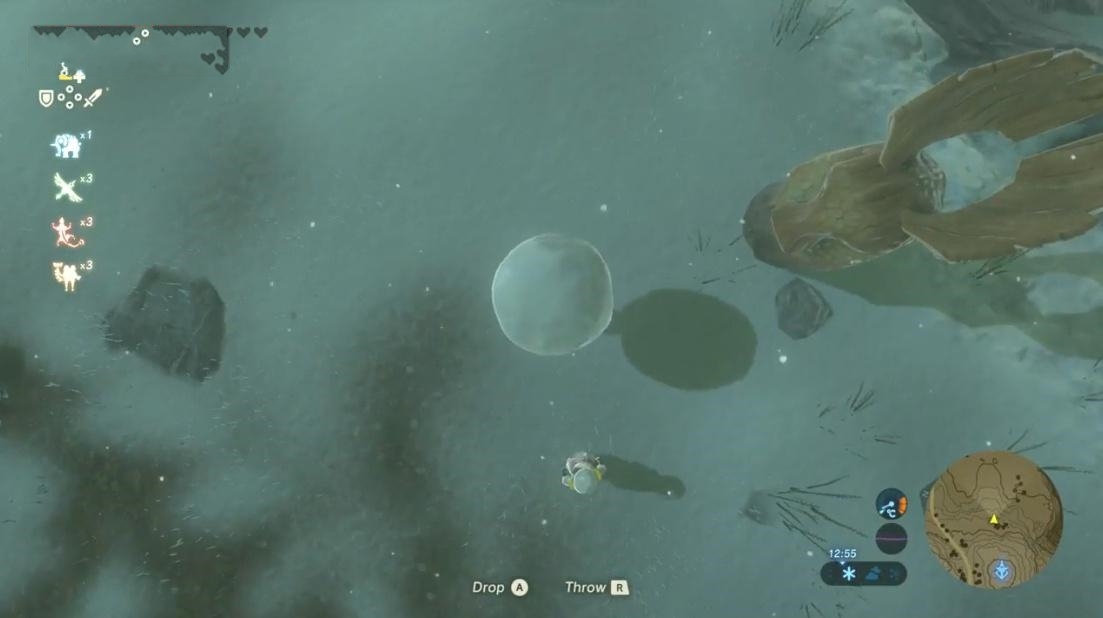Viewport: 1103px width, 618px height.
Task: Click the snowflake weather forecast icon
Action: [x=849, y=574]
